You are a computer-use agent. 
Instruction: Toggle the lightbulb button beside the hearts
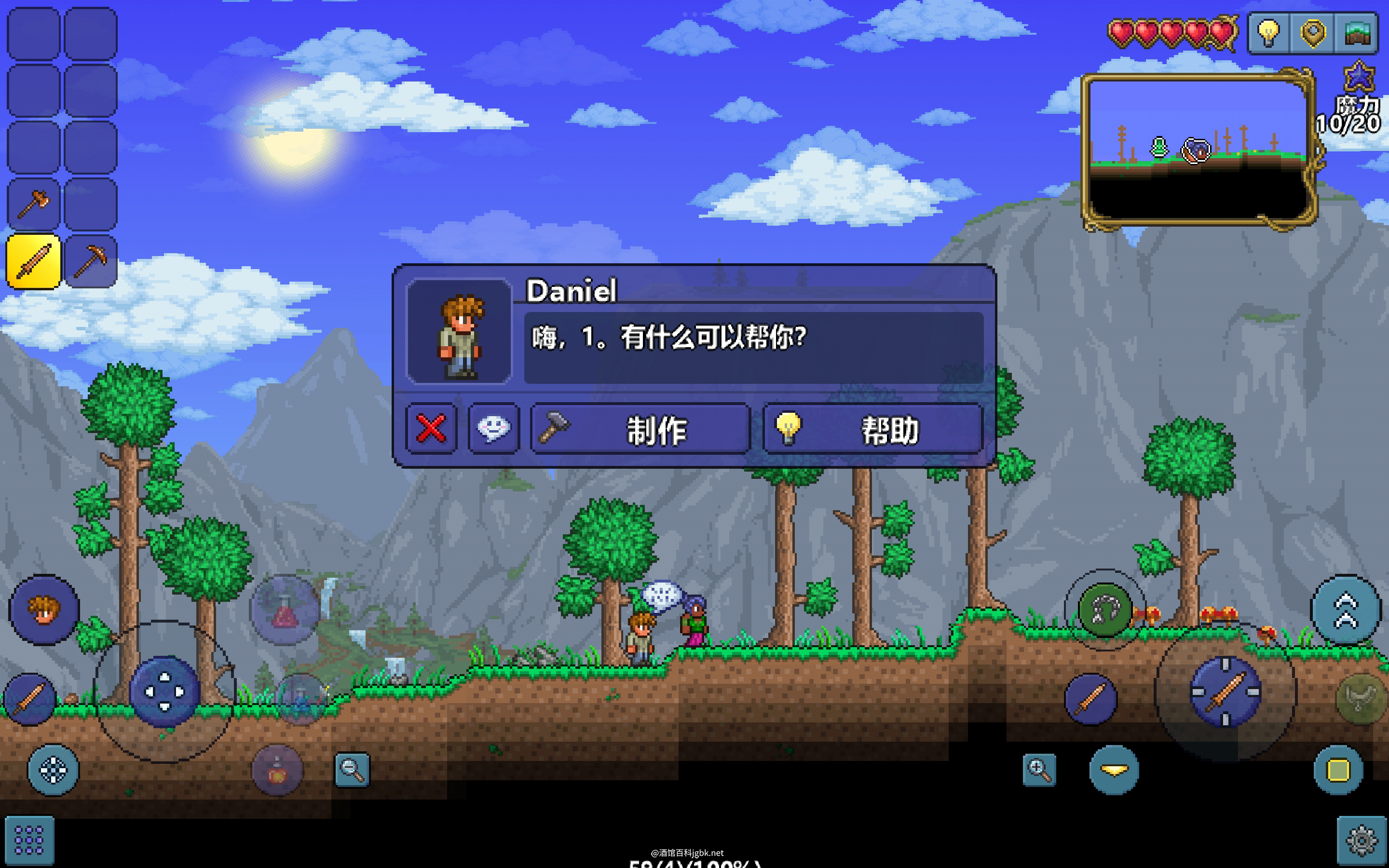1268,33
